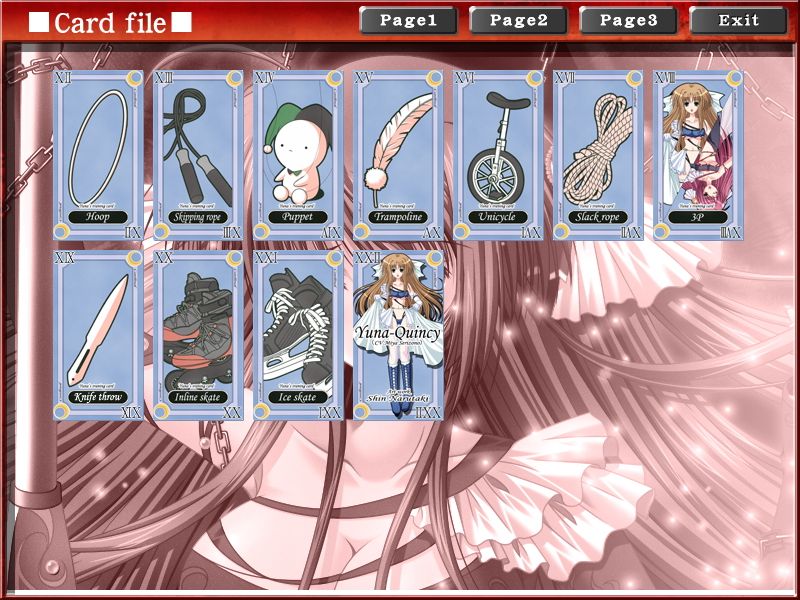Viewport: 800px width, 600px height.
Task: View the Inline skate card
Action: point(198,335)
